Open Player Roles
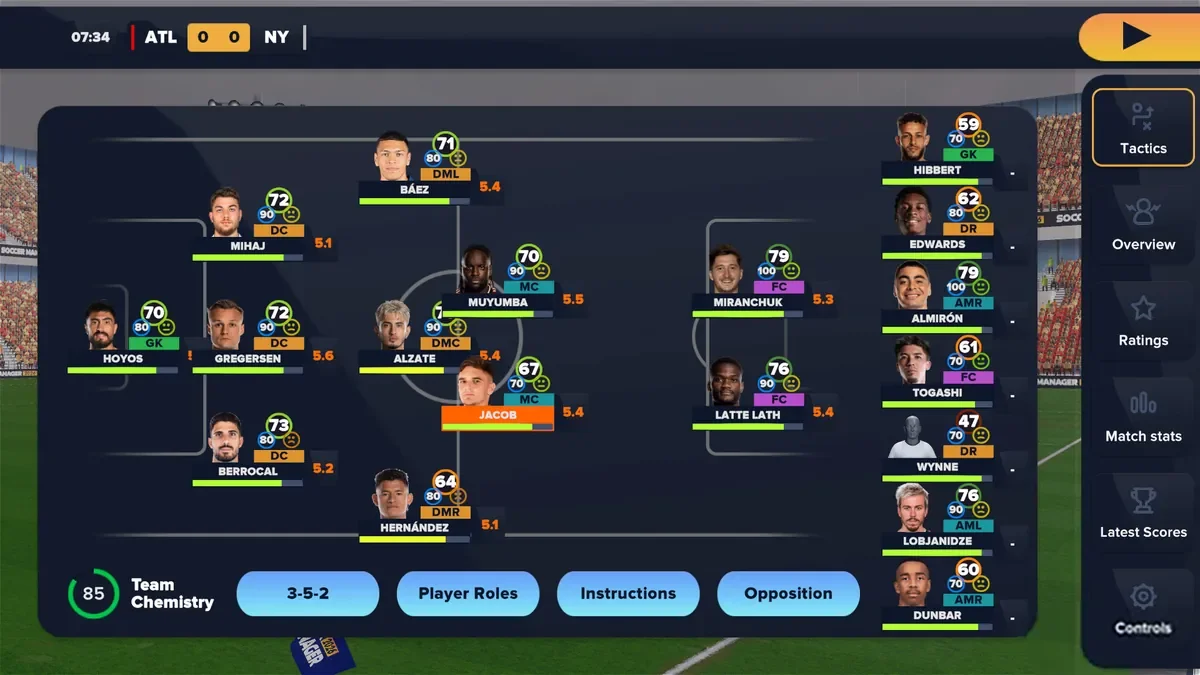Screen dimensions: 1200x675 [x=468, y=593]
